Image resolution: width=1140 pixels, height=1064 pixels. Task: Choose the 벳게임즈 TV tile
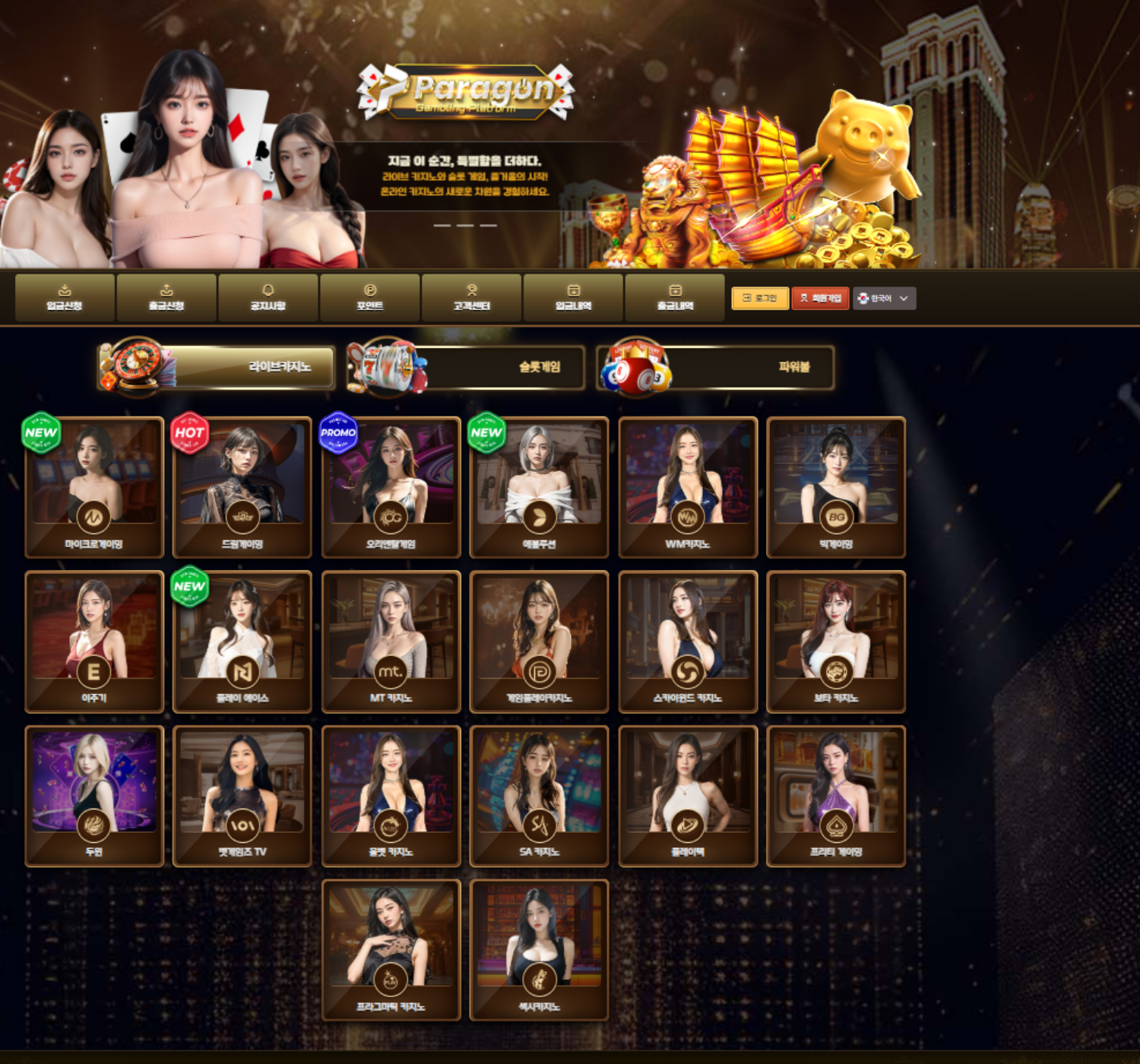(x=242, y=795)
